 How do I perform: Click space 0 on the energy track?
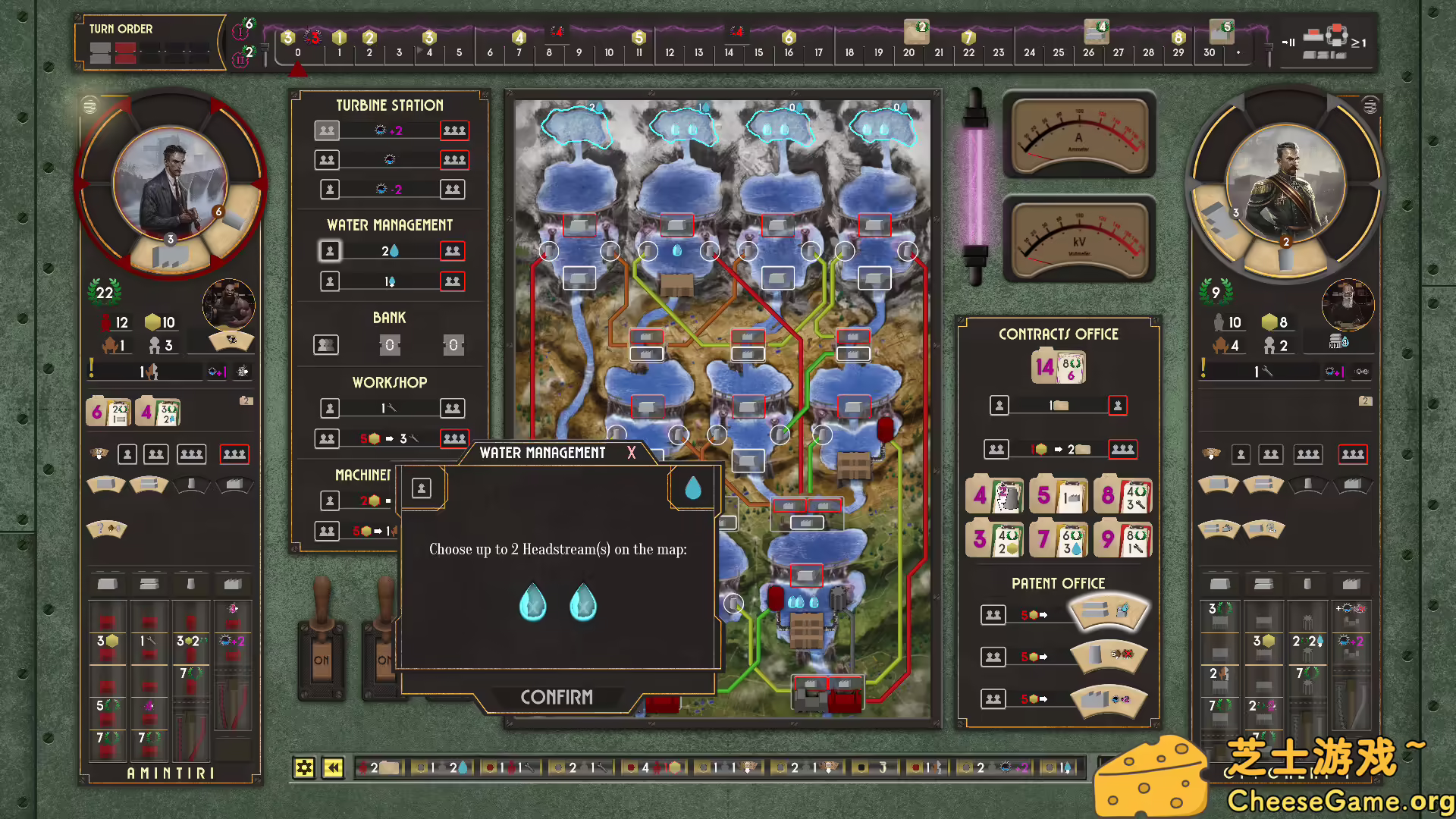(x=297, y=52)
